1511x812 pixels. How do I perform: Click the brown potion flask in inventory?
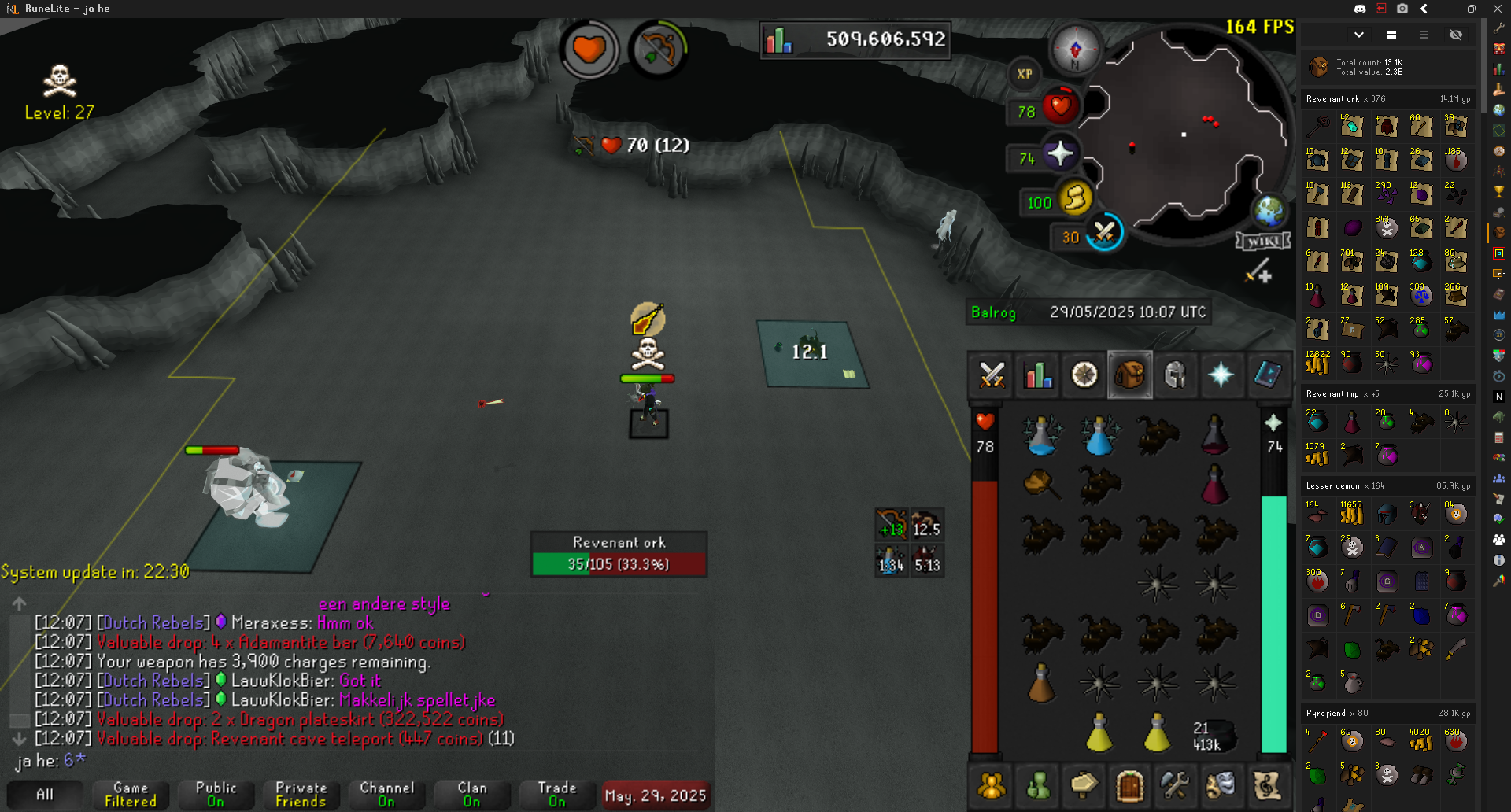coord(1040,683)
